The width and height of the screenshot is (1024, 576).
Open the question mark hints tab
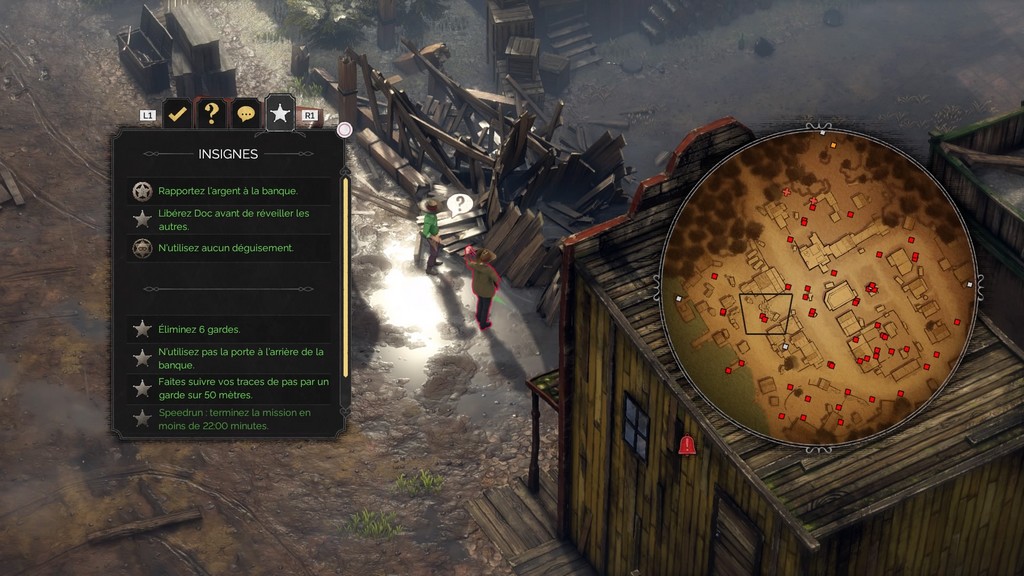211,114
